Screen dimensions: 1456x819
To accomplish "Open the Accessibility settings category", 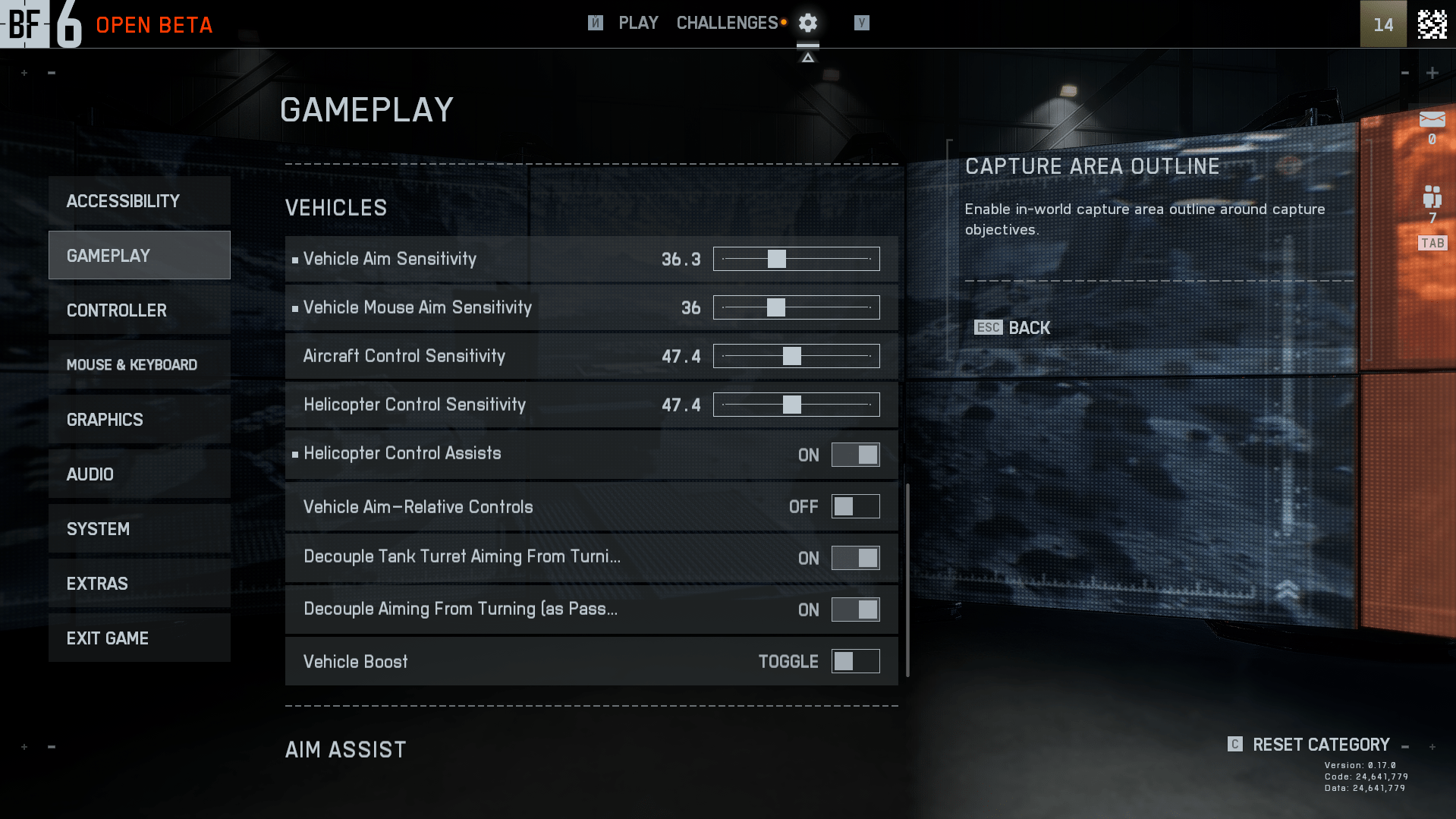I will (139, 201).
